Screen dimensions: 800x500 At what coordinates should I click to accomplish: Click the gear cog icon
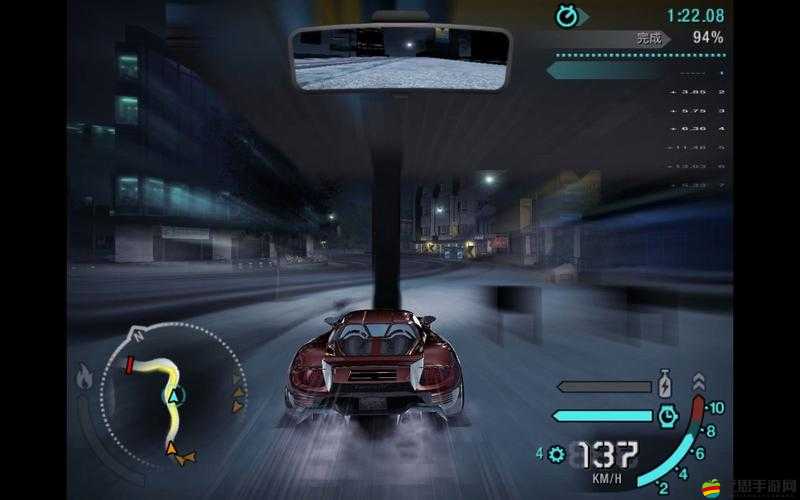(x=557, y=455)
